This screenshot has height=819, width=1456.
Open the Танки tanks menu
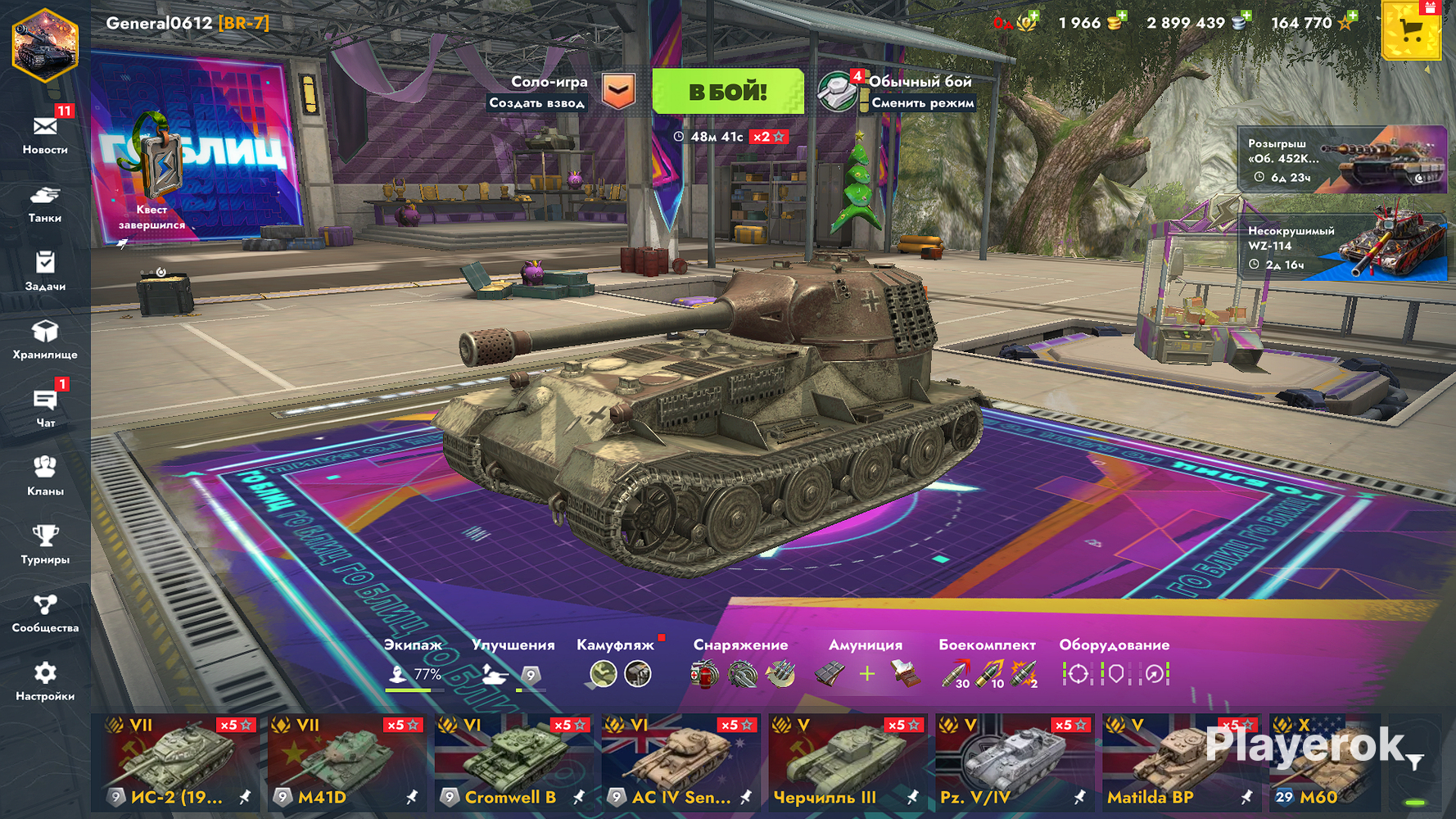pyautogui.click(x=45, y=203)
